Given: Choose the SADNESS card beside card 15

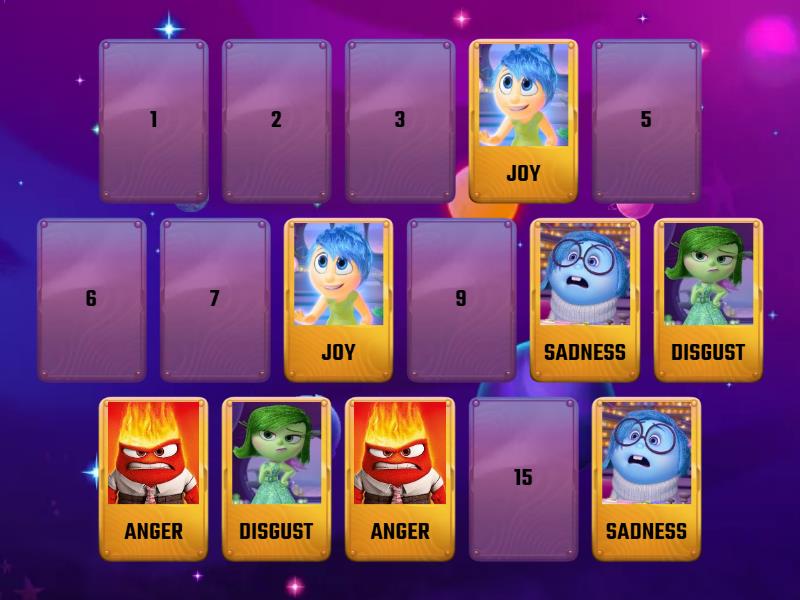Looking at the screenshot, I should (646, 478).
